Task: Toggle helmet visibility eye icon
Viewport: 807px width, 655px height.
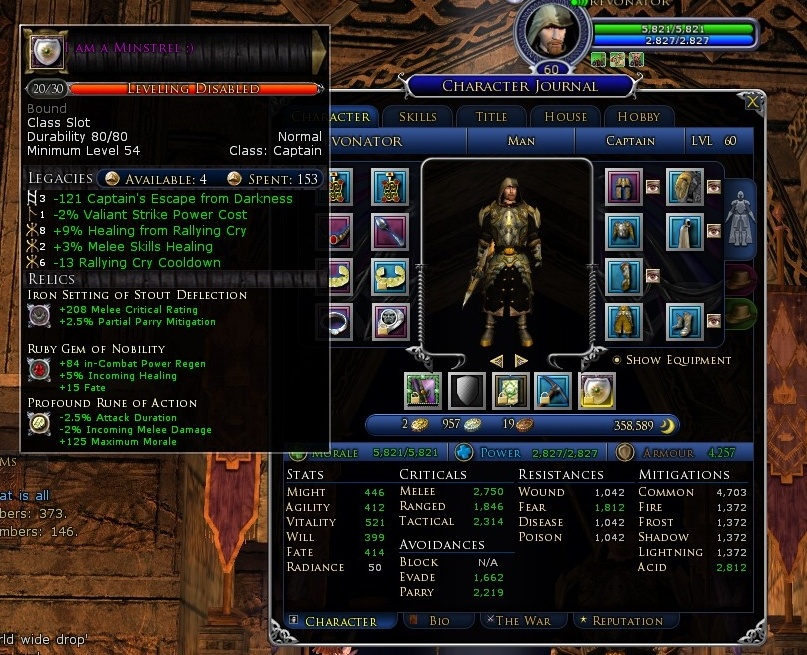Action: pos(652,186)
